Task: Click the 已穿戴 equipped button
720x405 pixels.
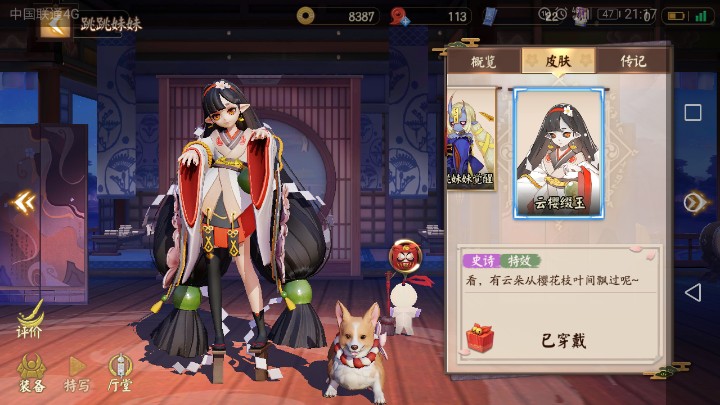Action: point(564,340)
